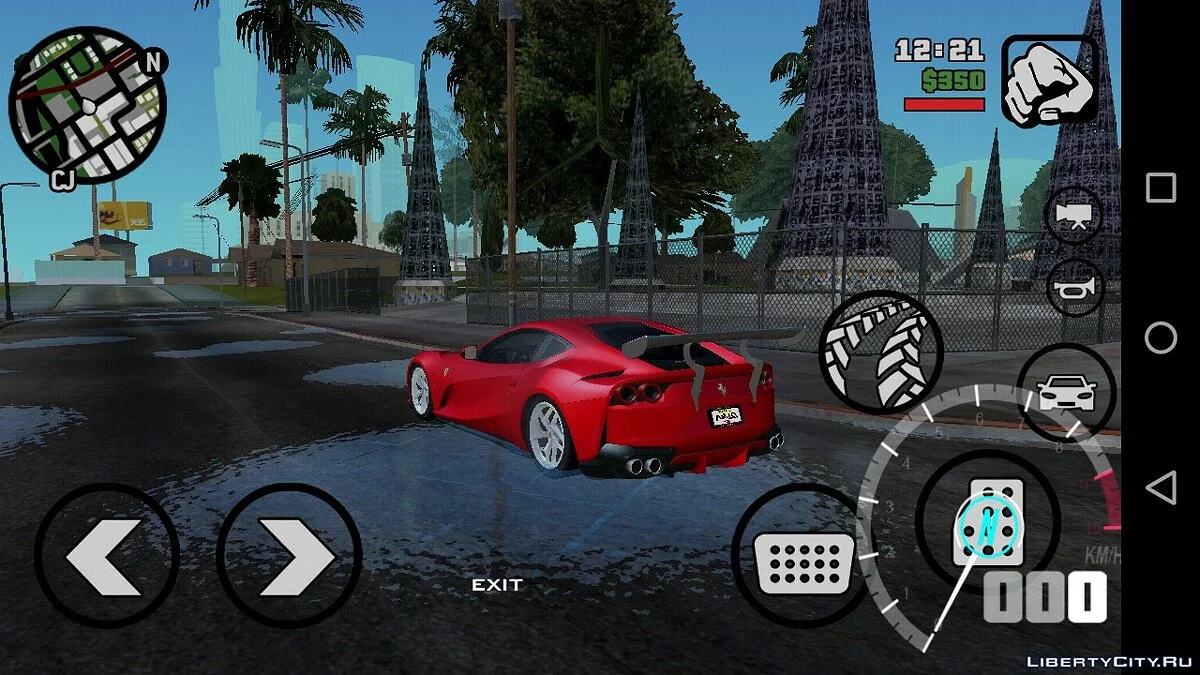Viewport: 1200px width, 675px height.
Task: Tap the fist weapon icon
Action: (x=1050, y=82)
